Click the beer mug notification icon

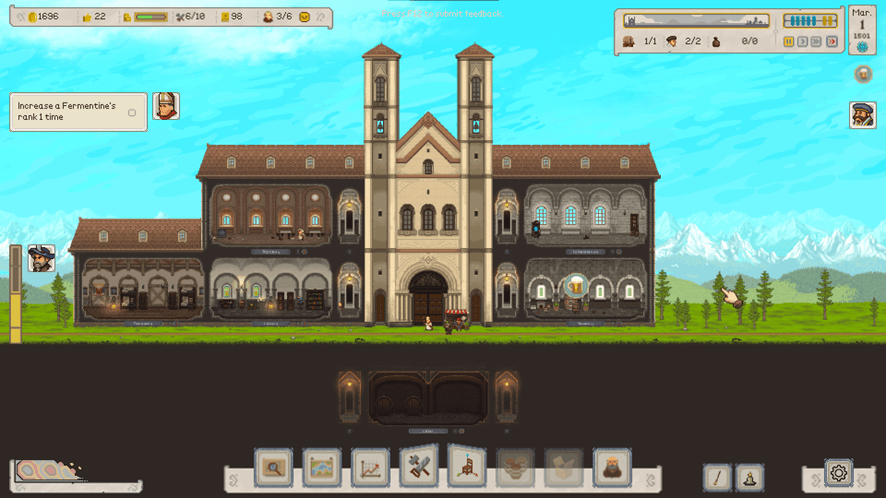tap(863, 75)
